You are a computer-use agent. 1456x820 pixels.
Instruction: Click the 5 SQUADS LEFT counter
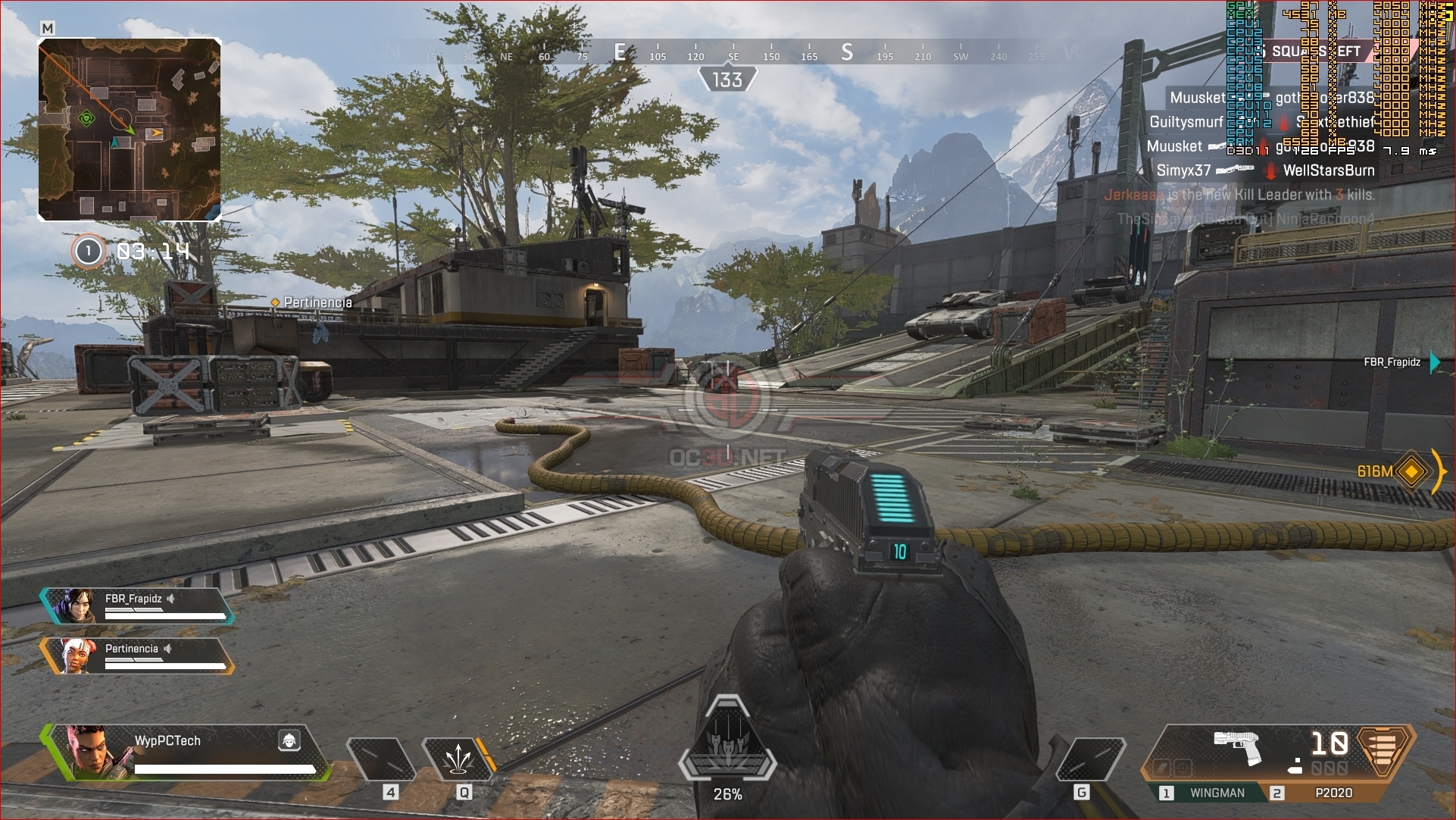1316,51
